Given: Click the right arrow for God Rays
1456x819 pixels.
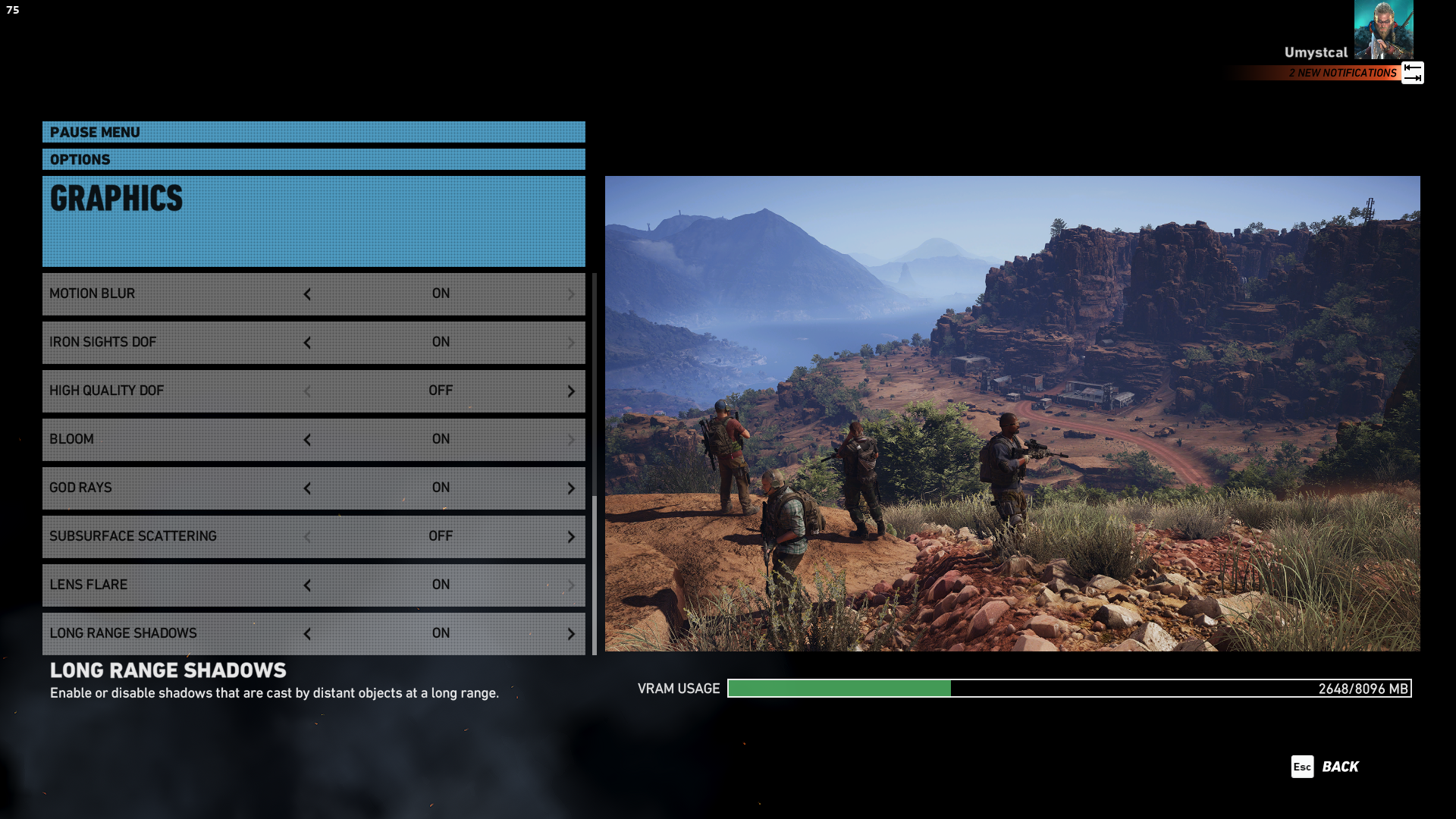Looking at the screenshot, I should [571, 488].
